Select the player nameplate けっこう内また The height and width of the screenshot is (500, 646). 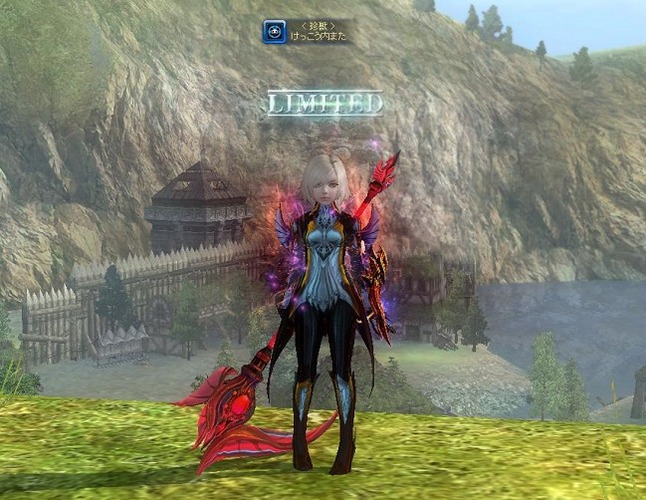[x=318, y=38]
